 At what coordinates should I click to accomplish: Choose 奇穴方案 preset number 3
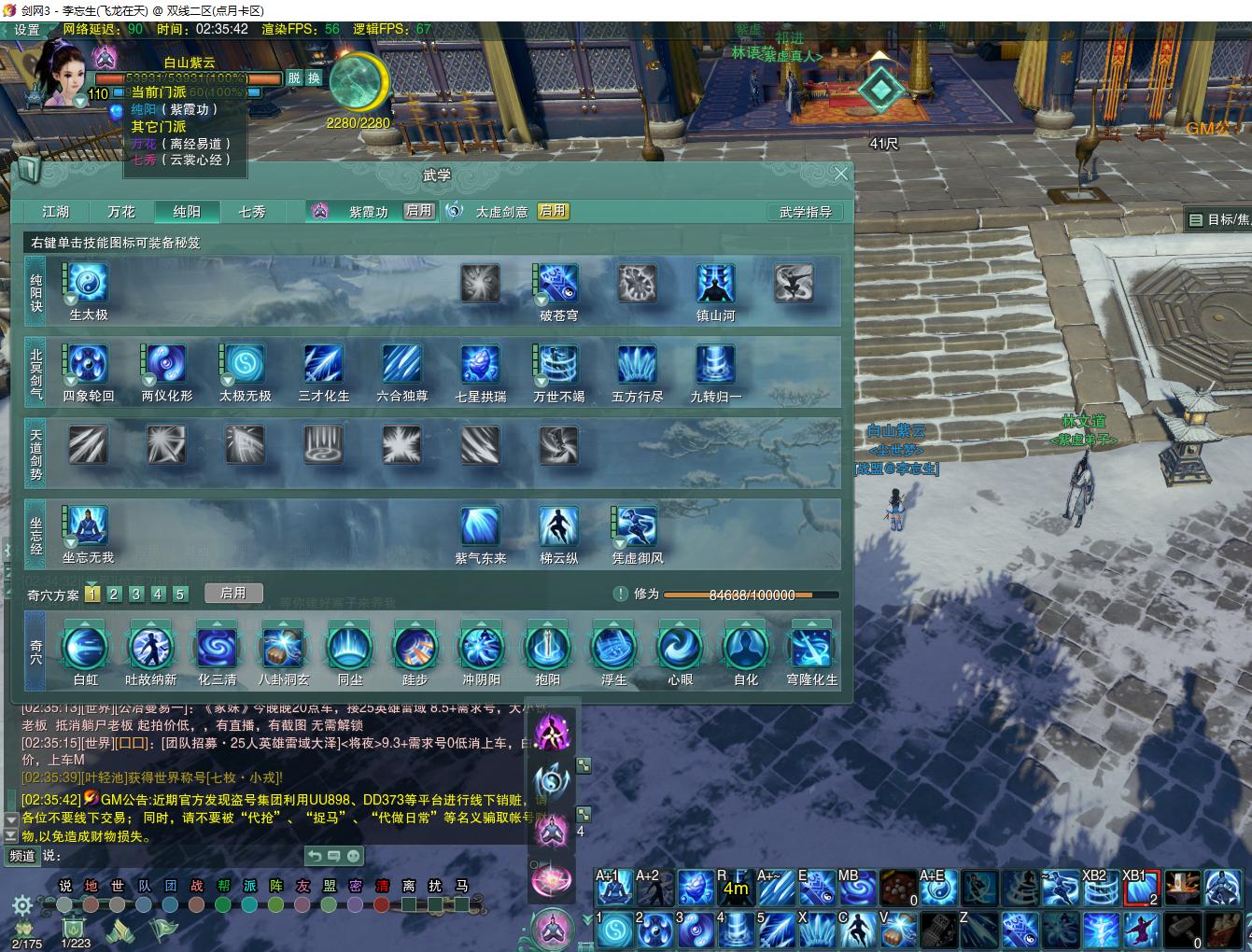(x=136, y=594)
